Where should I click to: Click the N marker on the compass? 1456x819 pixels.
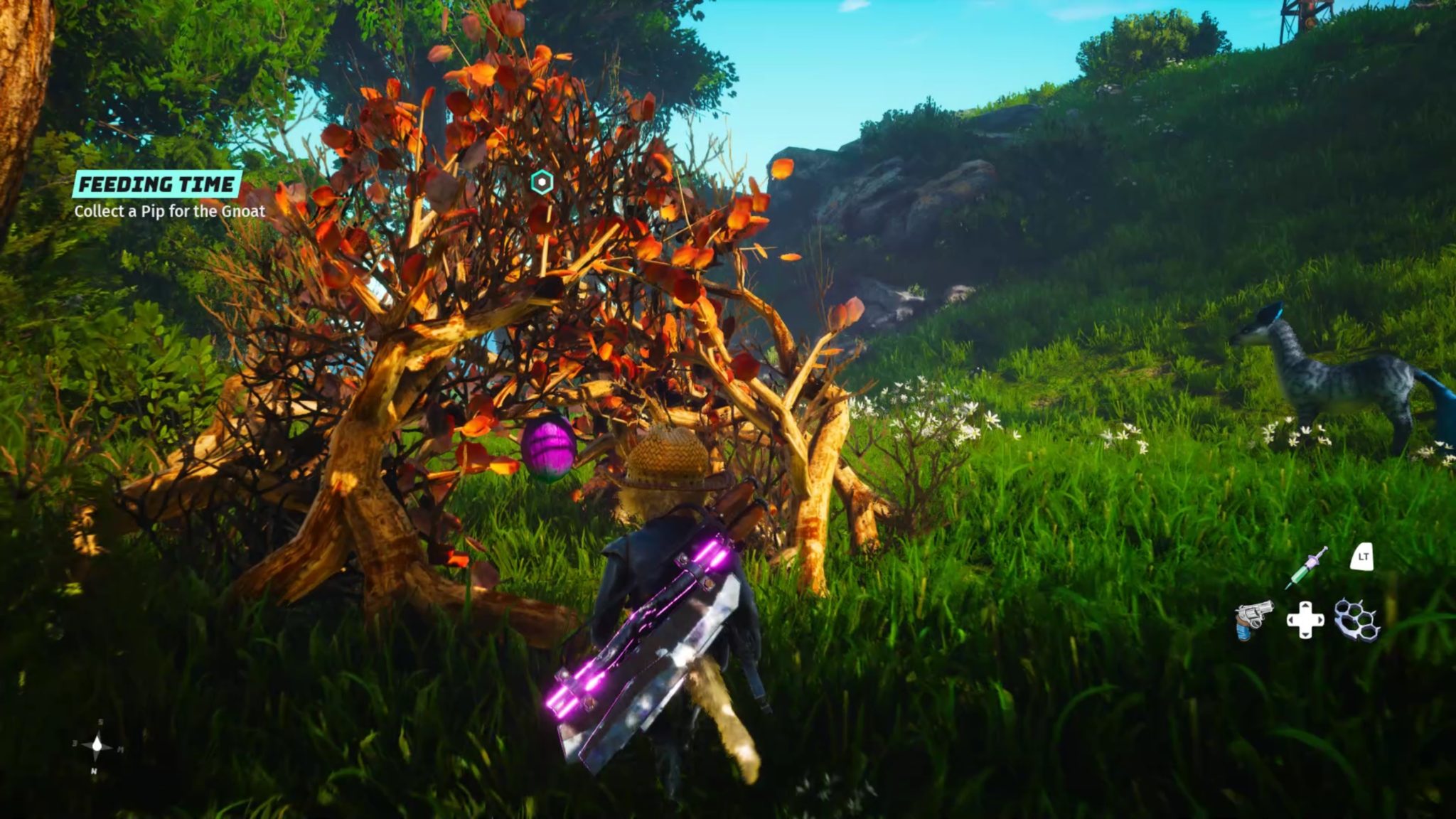tap(95, 771)
